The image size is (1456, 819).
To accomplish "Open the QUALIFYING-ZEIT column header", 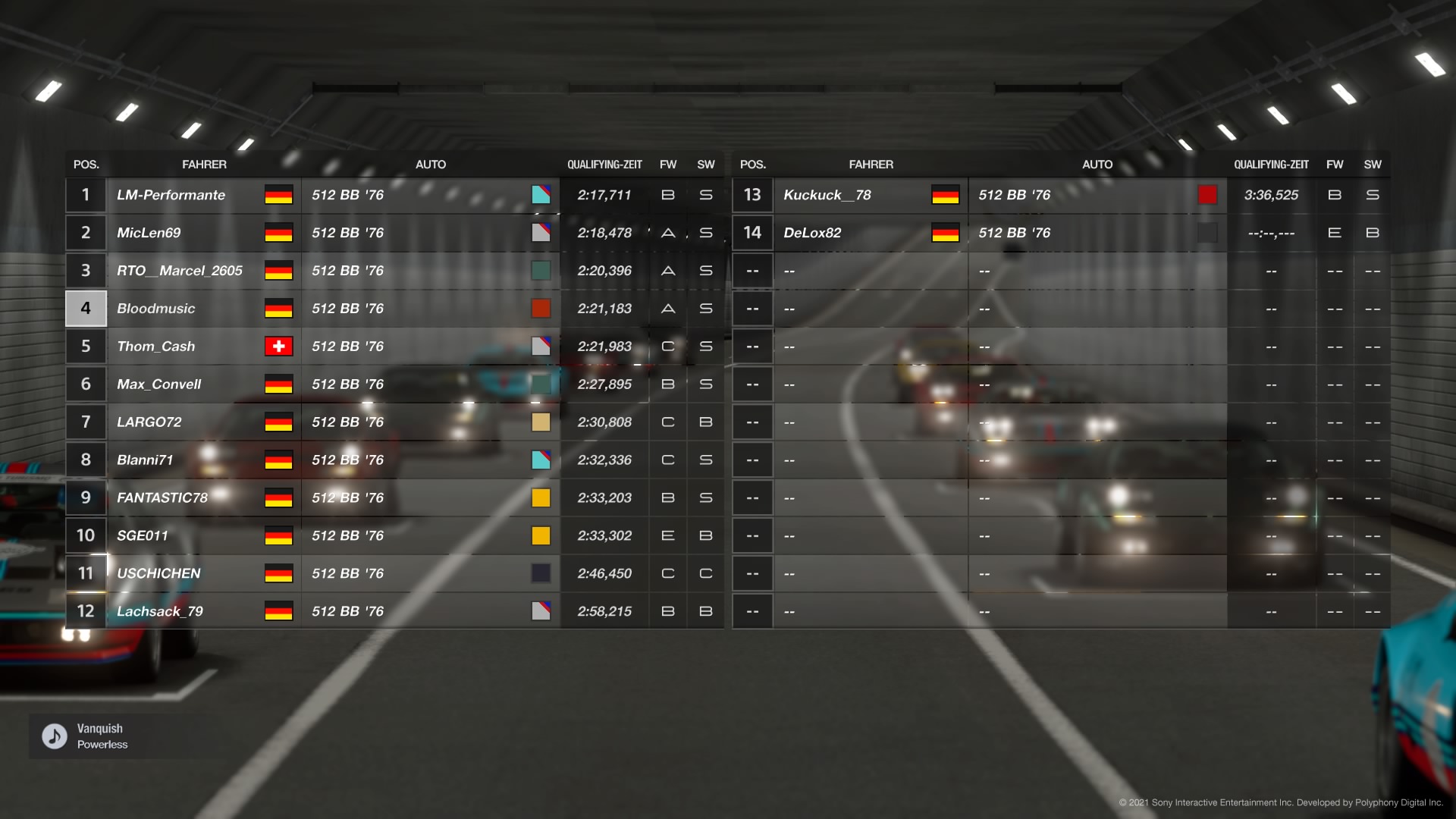I will pos(604,164).
